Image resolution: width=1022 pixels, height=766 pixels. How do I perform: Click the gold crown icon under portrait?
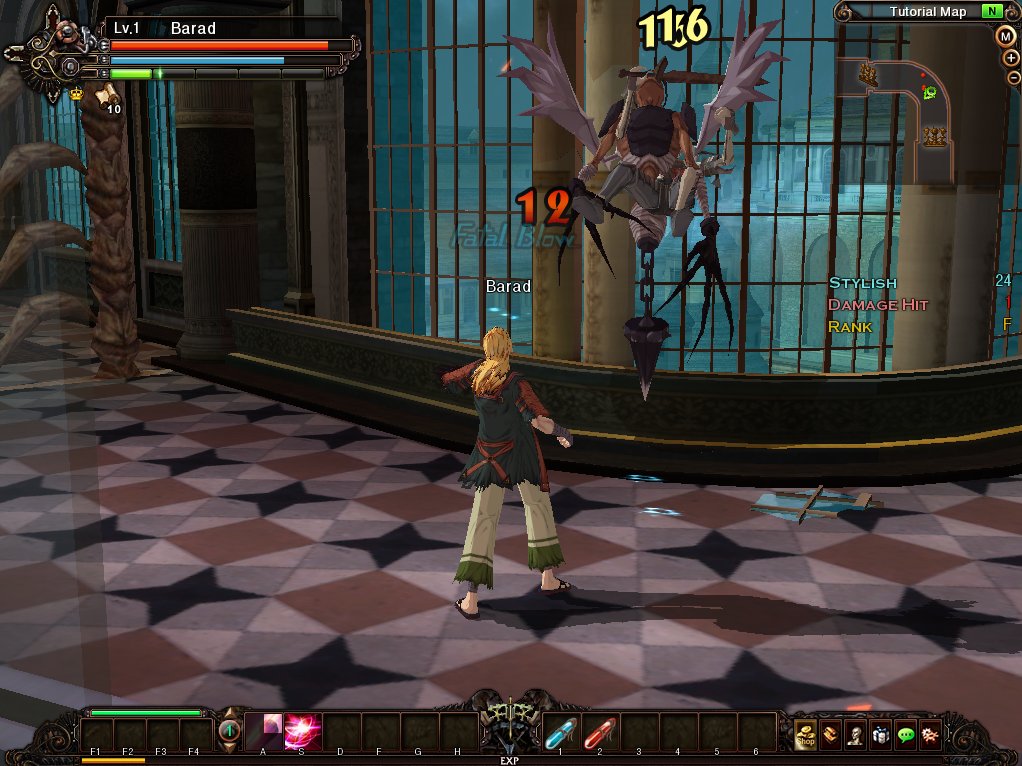pos(76,93)
